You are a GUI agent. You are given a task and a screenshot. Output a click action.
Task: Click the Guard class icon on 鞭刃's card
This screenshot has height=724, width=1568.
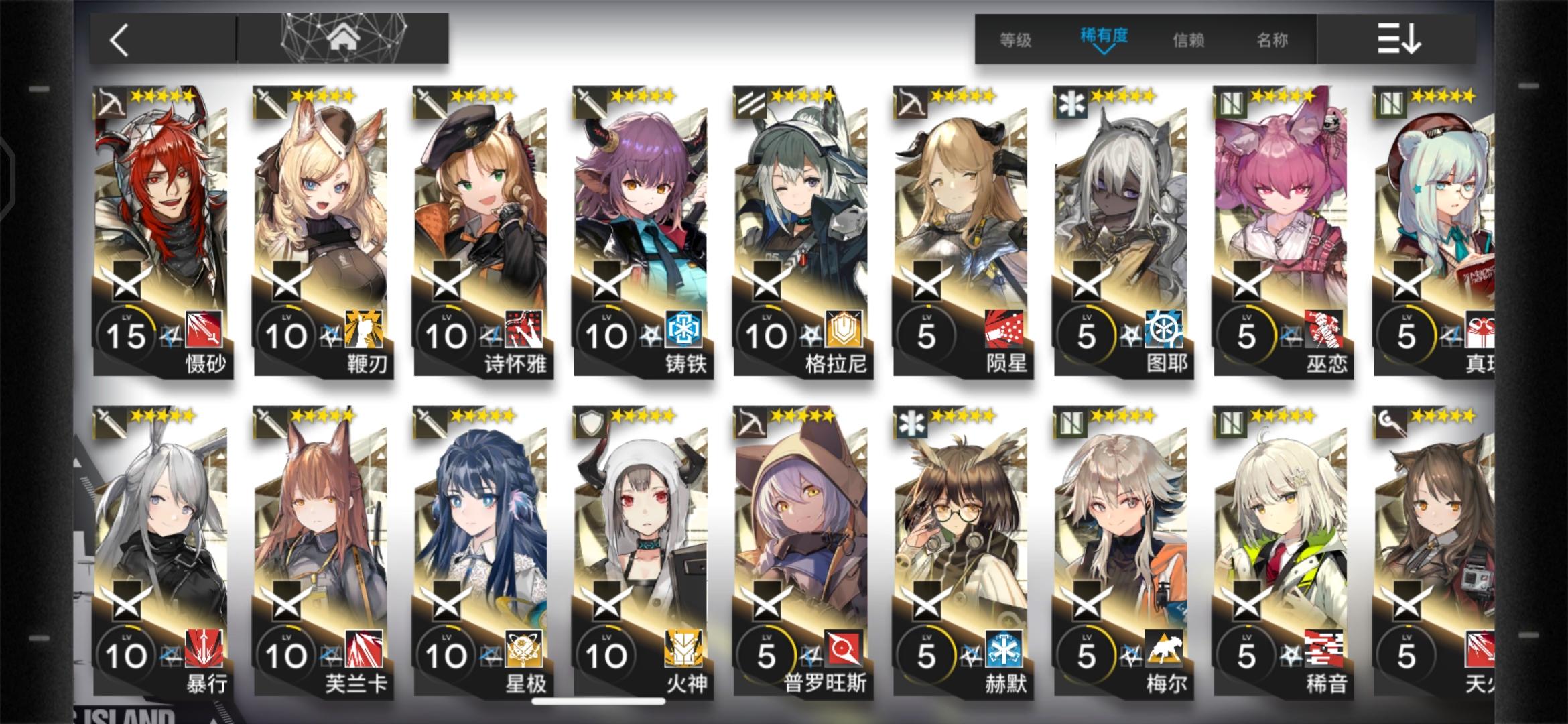(271, 101)
